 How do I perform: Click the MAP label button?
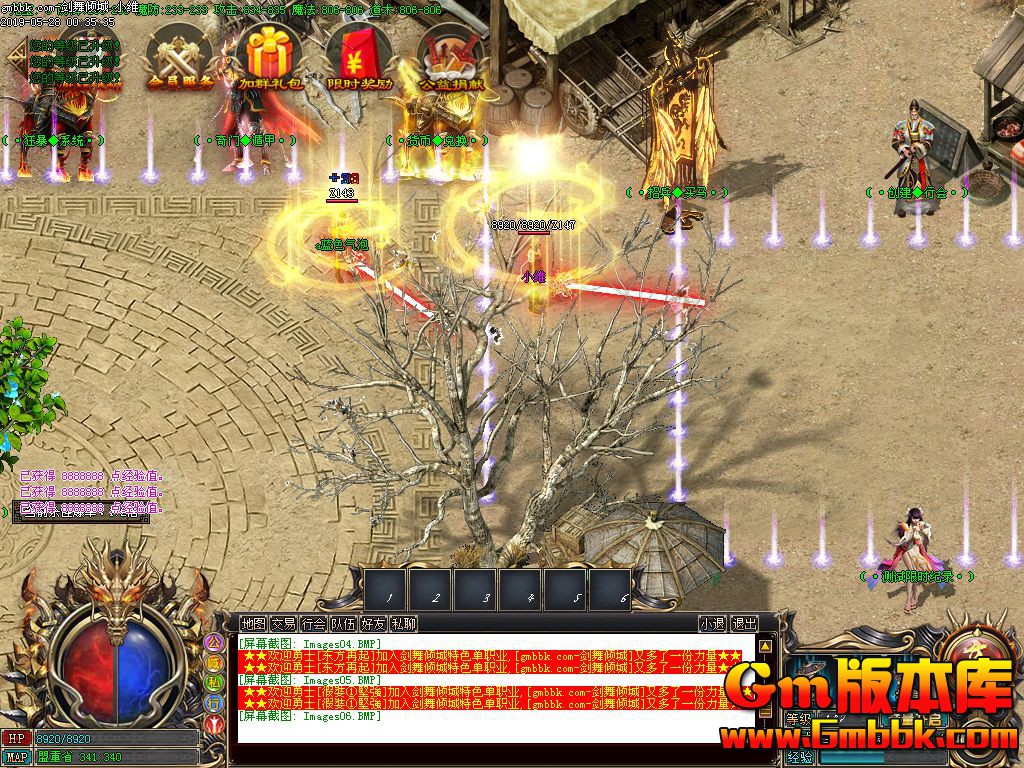[x=16, y=757]
